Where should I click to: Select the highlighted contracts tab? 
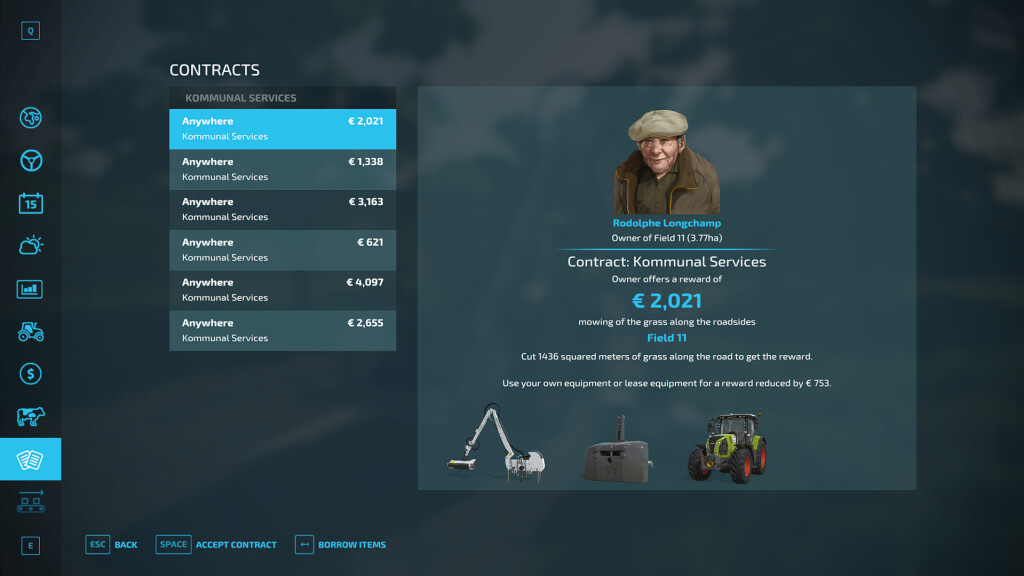pyautogui.click(x=31, y=459)
